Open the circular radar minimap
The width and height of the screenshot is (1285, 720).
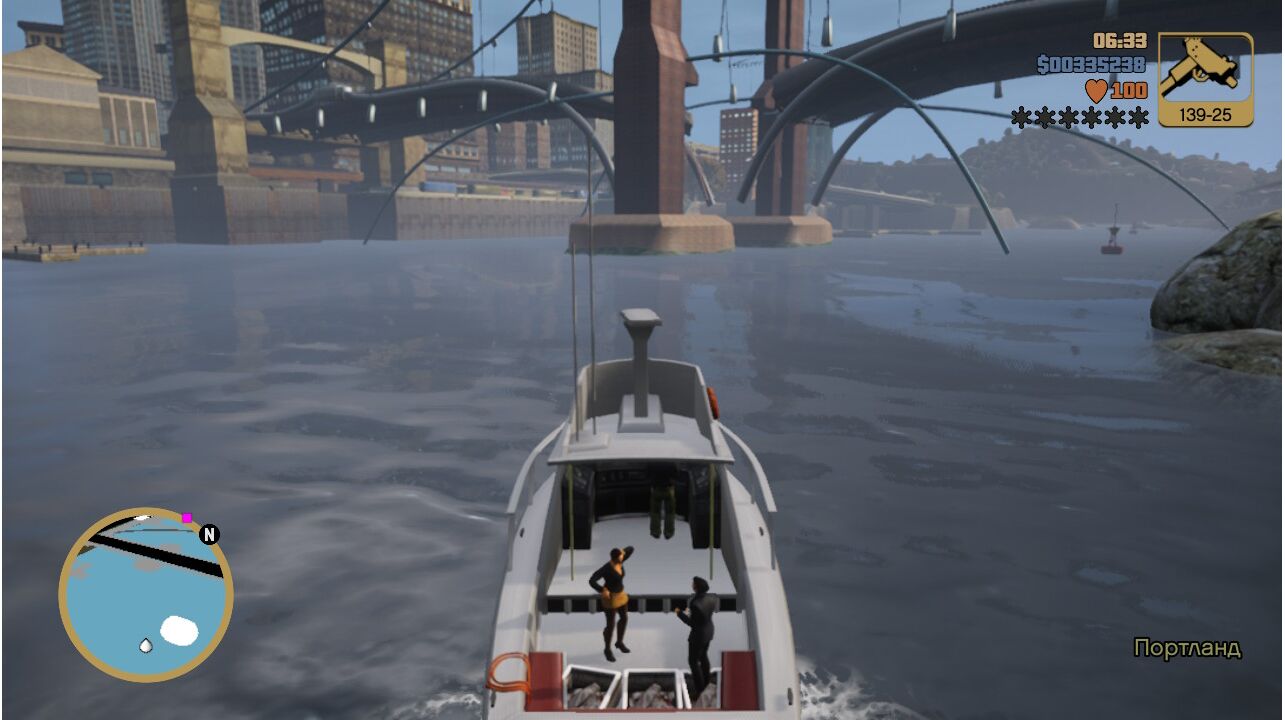pyautogui.click(x=146, y=596)
